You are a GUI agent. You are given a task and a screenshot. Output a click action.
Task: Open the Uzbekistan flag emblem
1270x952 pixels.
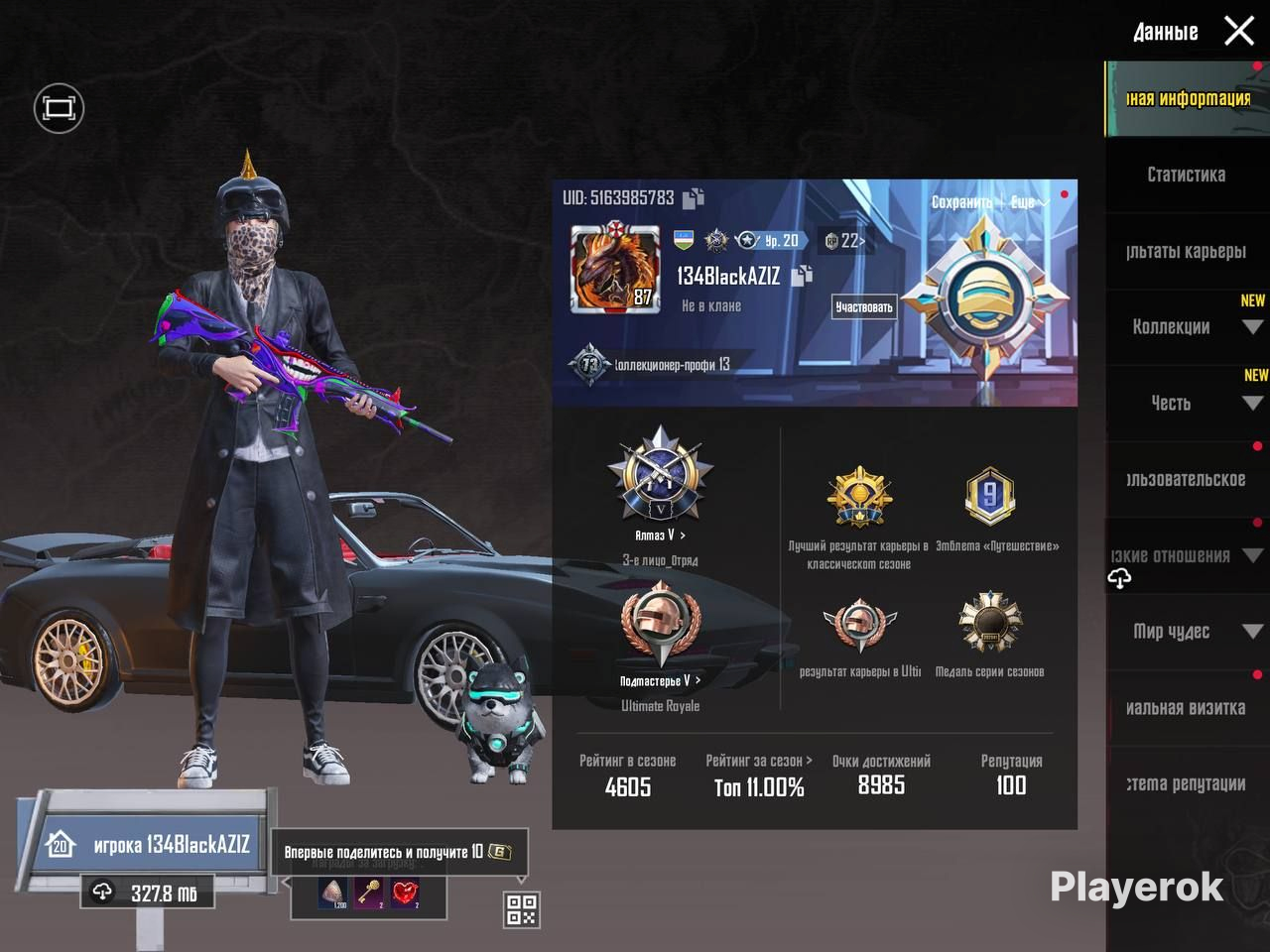[682, 239]
